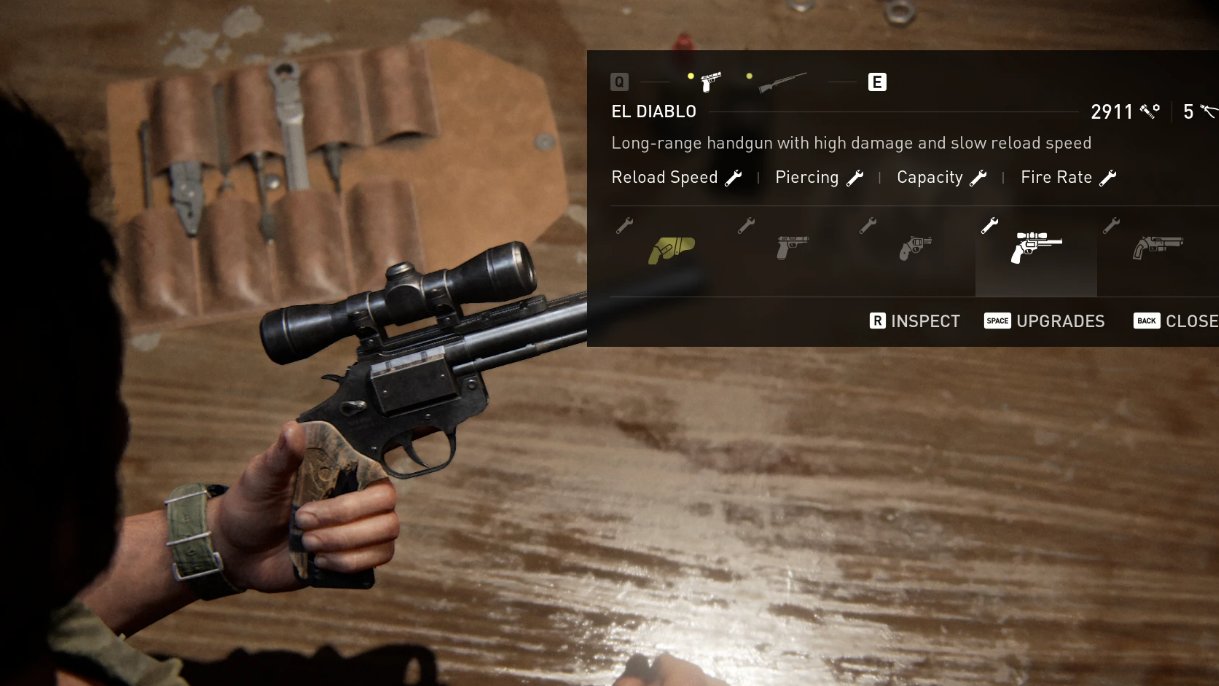Choose the semi-auto pistol in the weapon row
Screen dimensions: 1219x686
pos(792,246)
